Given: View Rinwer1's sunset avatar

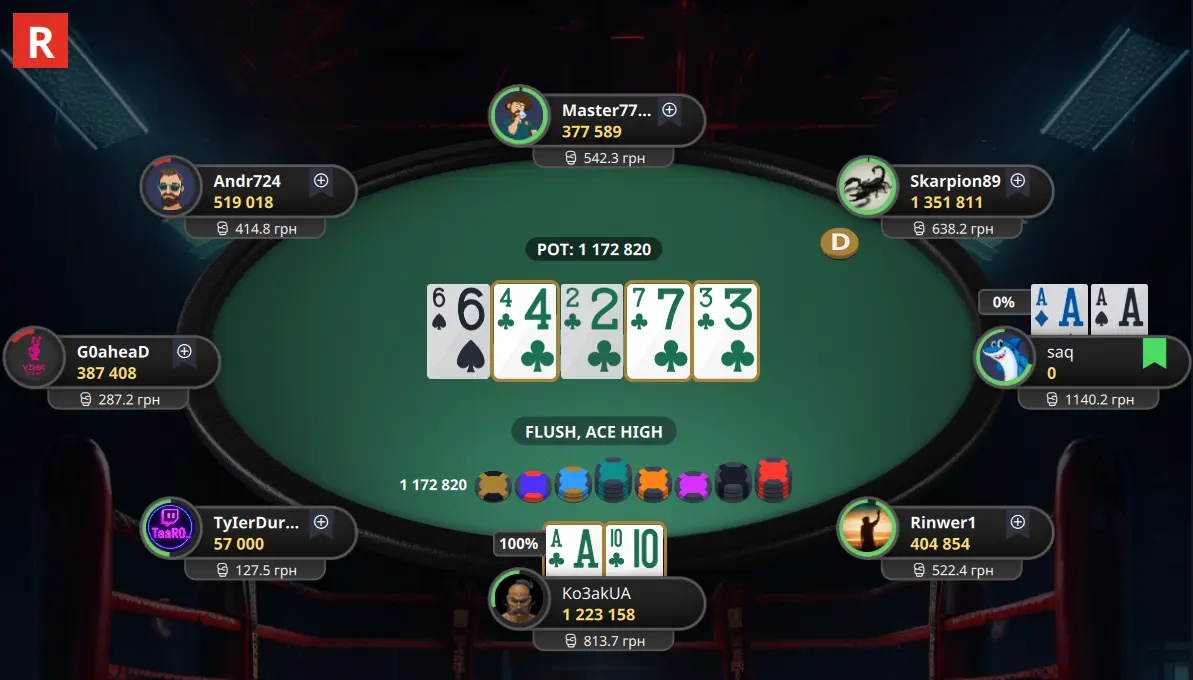Looking at the screenshot, I should pyautogui.click(x=867, y=528).
